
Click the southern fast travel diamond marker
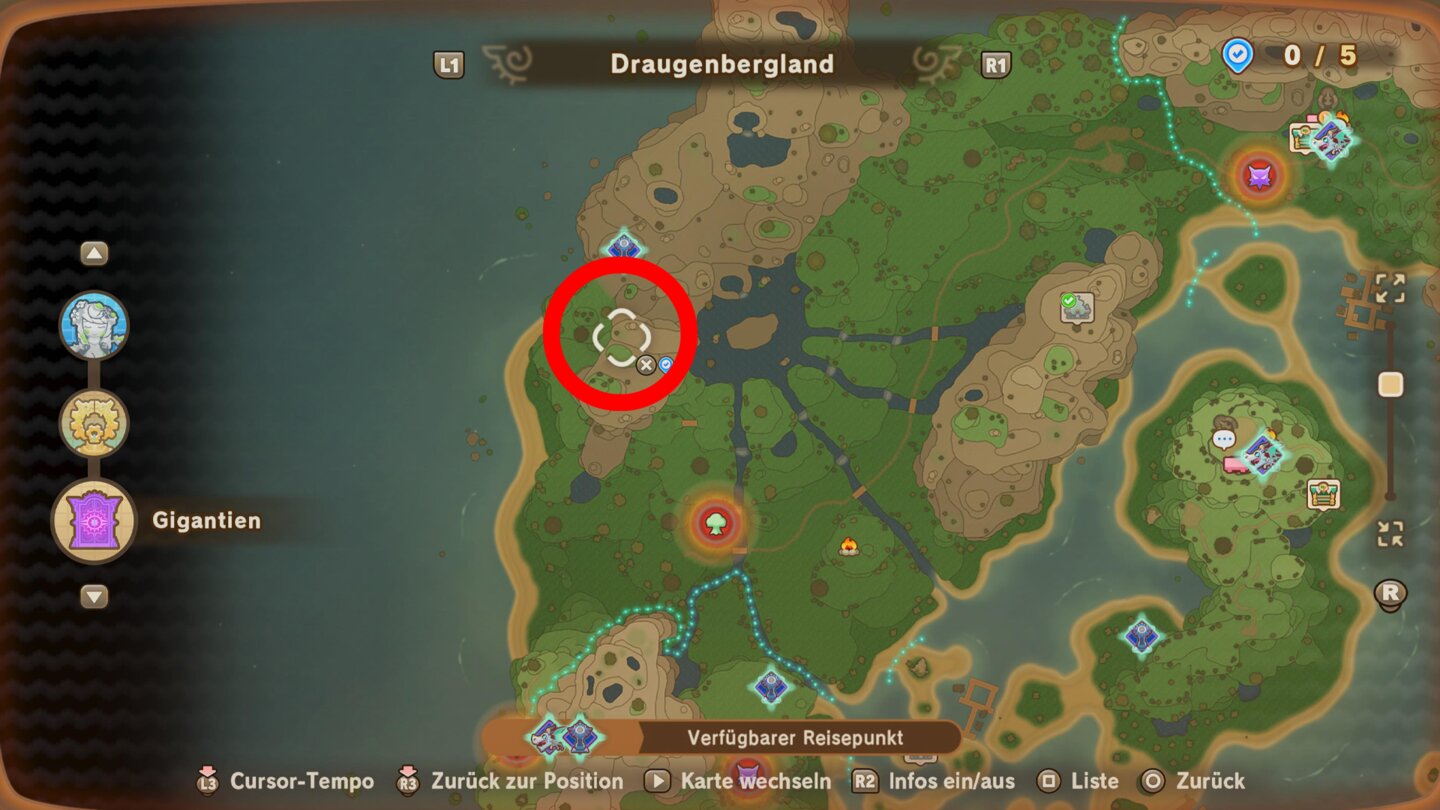click(x=770, y=684)
